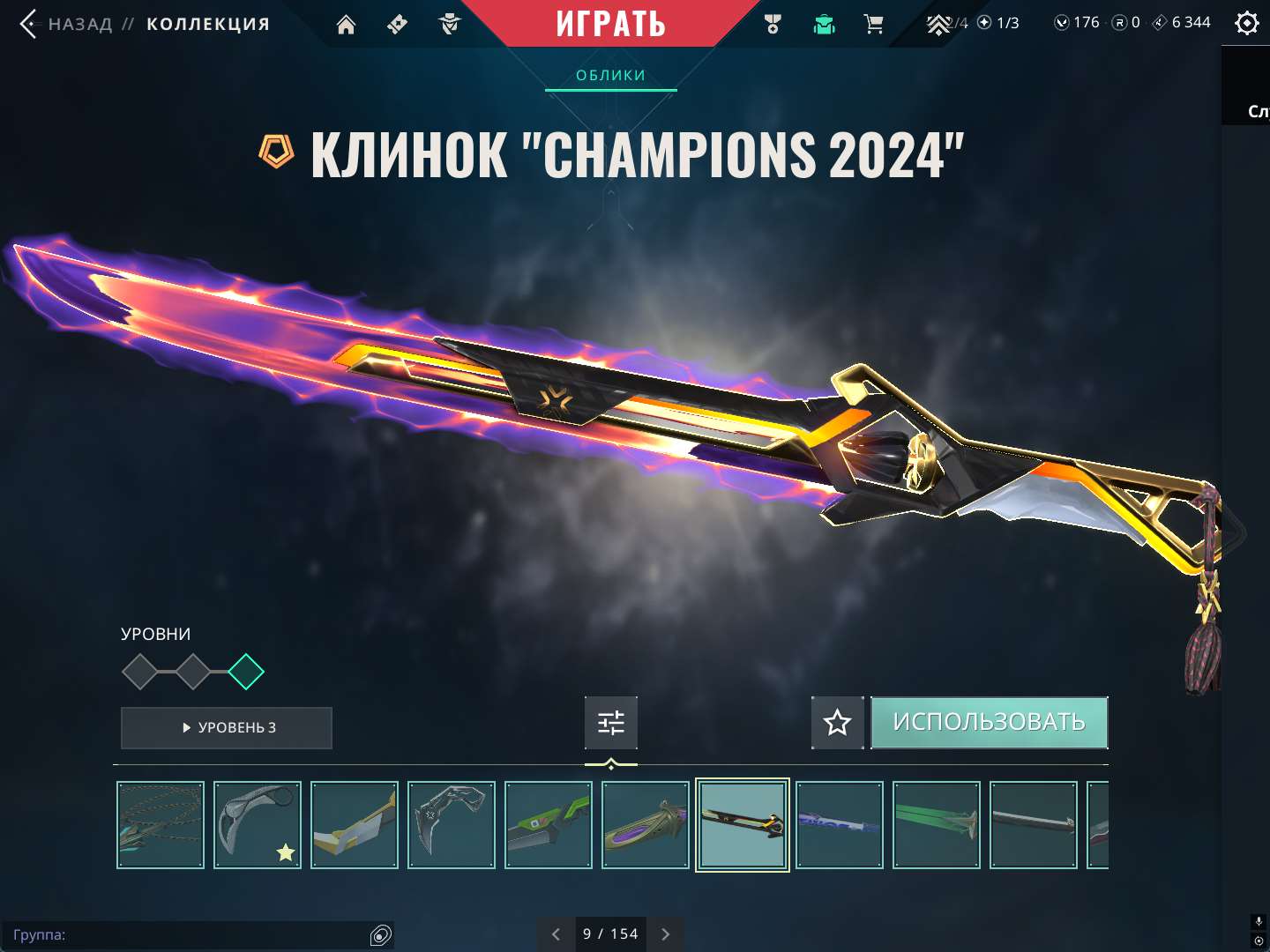Open the settings gear
Screen dimensions: 1270x952
tap(1246, 22)
